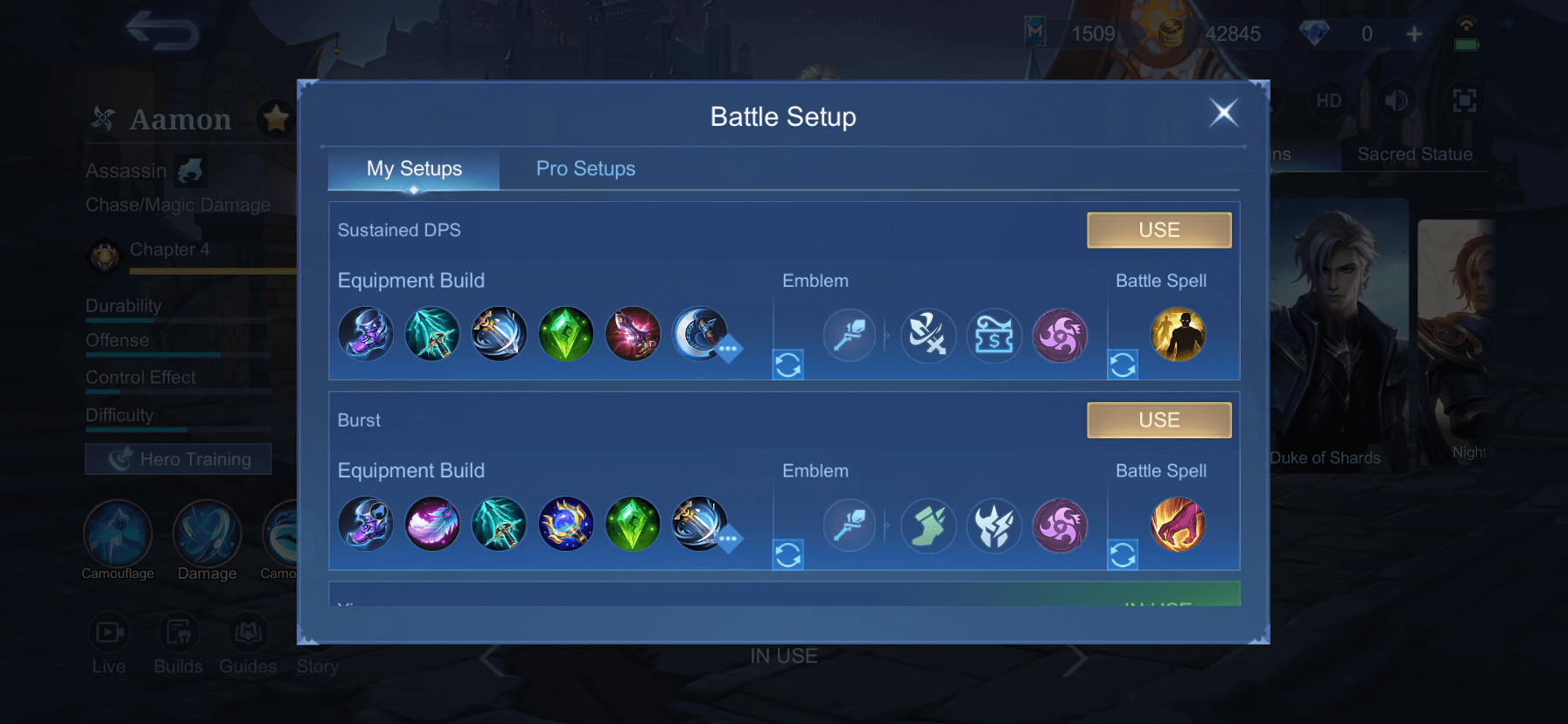Image resolution: width=1568 pixels, height=724 pixels.
Task: Use the Burst setup
Action: (1158, 420)
